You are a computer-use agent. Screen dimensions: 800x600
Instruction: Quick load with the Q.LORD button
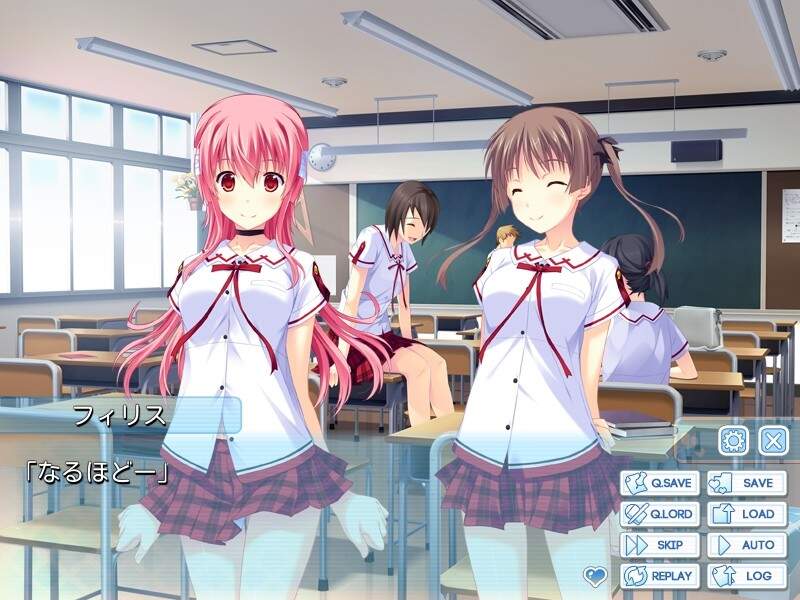[x=659, y=514]
